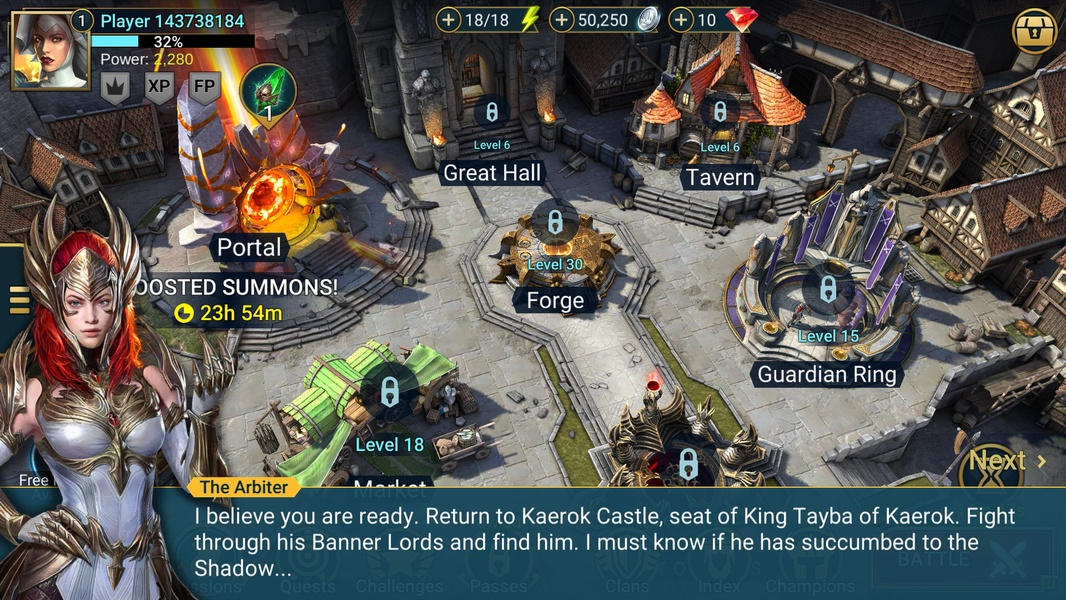Image resolution: width=1066 pixels, height=600 pixels.
Task: Tap the Market Level 18 lock
Action: click(390, 393)
